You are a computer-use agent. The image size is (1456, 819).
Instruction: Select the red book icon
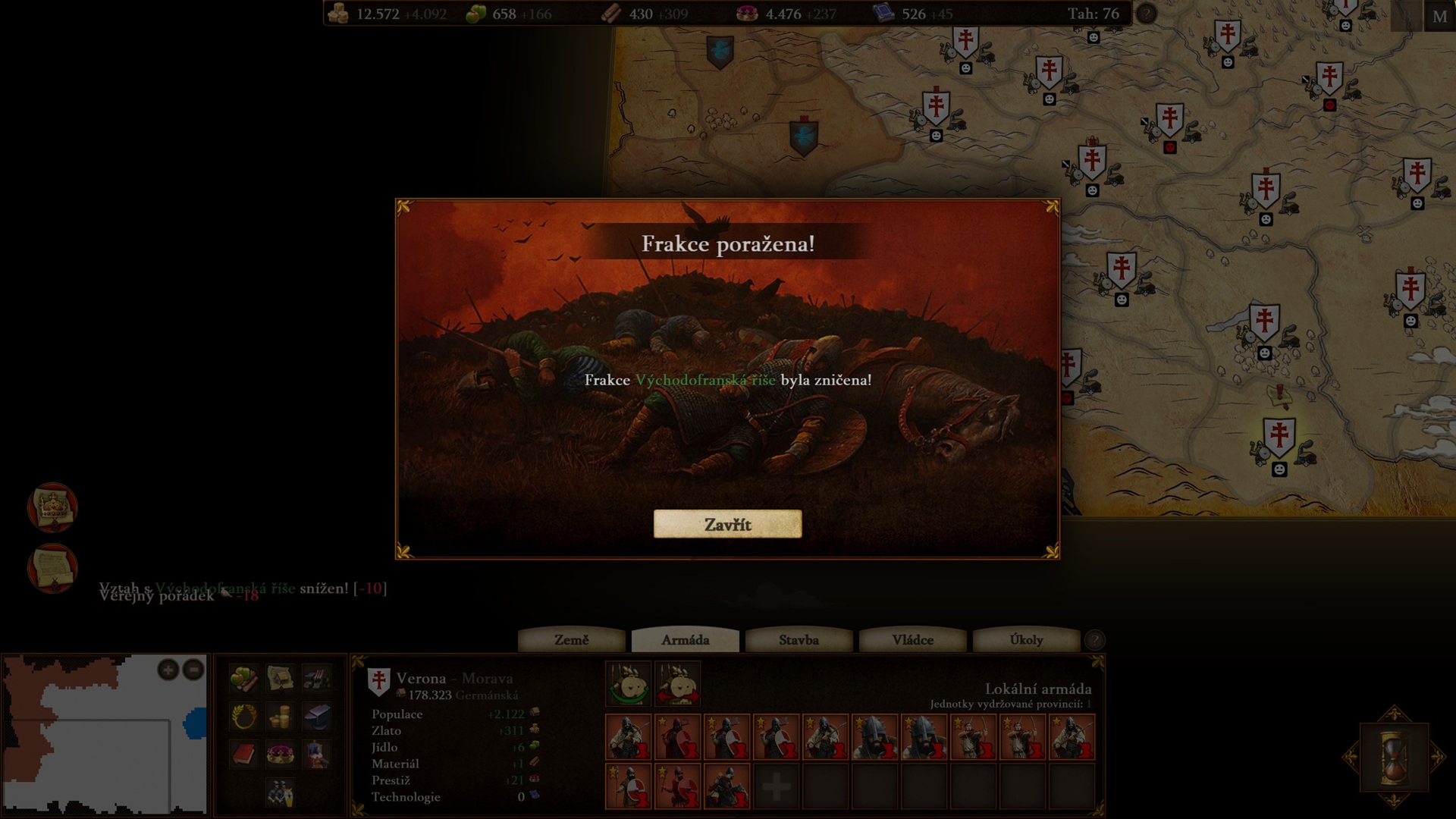click(243, 754)
